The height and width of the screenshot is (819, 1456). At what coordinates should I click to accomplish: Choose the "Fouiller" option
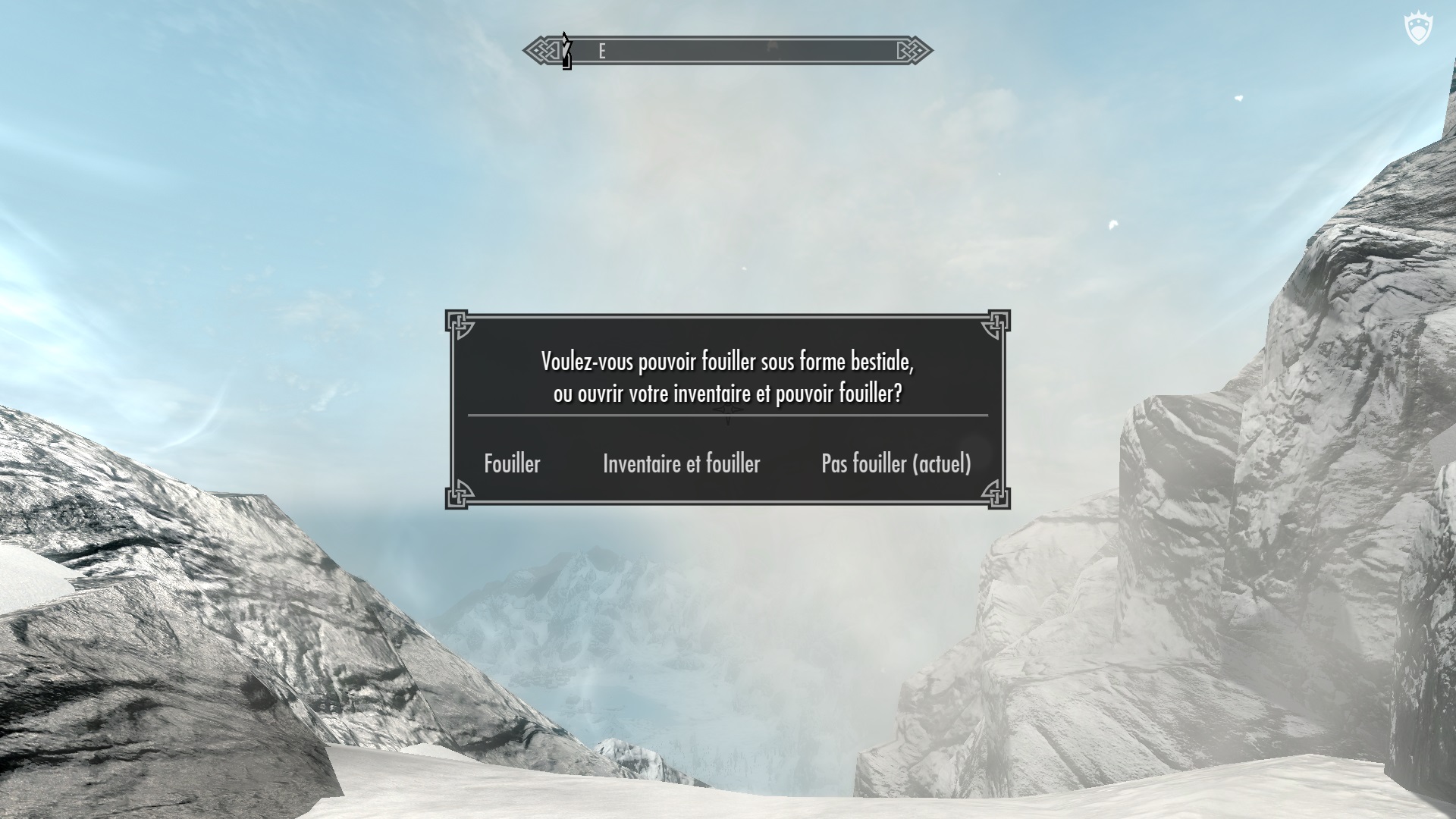pyautogui.click(x=512, y=463)
